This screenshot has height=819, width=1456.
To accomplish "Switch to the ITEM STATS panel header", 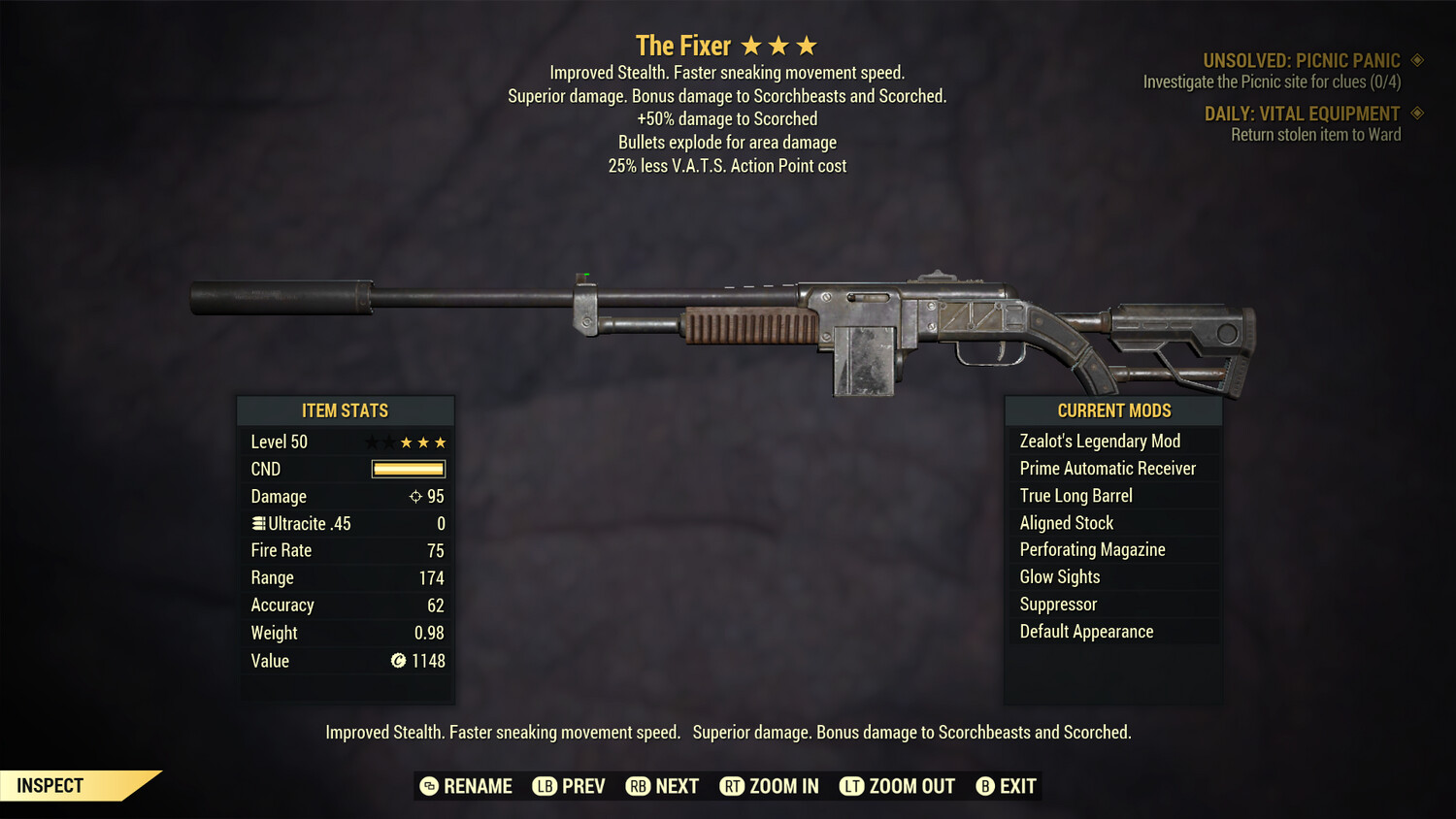I will pyautogui.click(x=346, y=410).
